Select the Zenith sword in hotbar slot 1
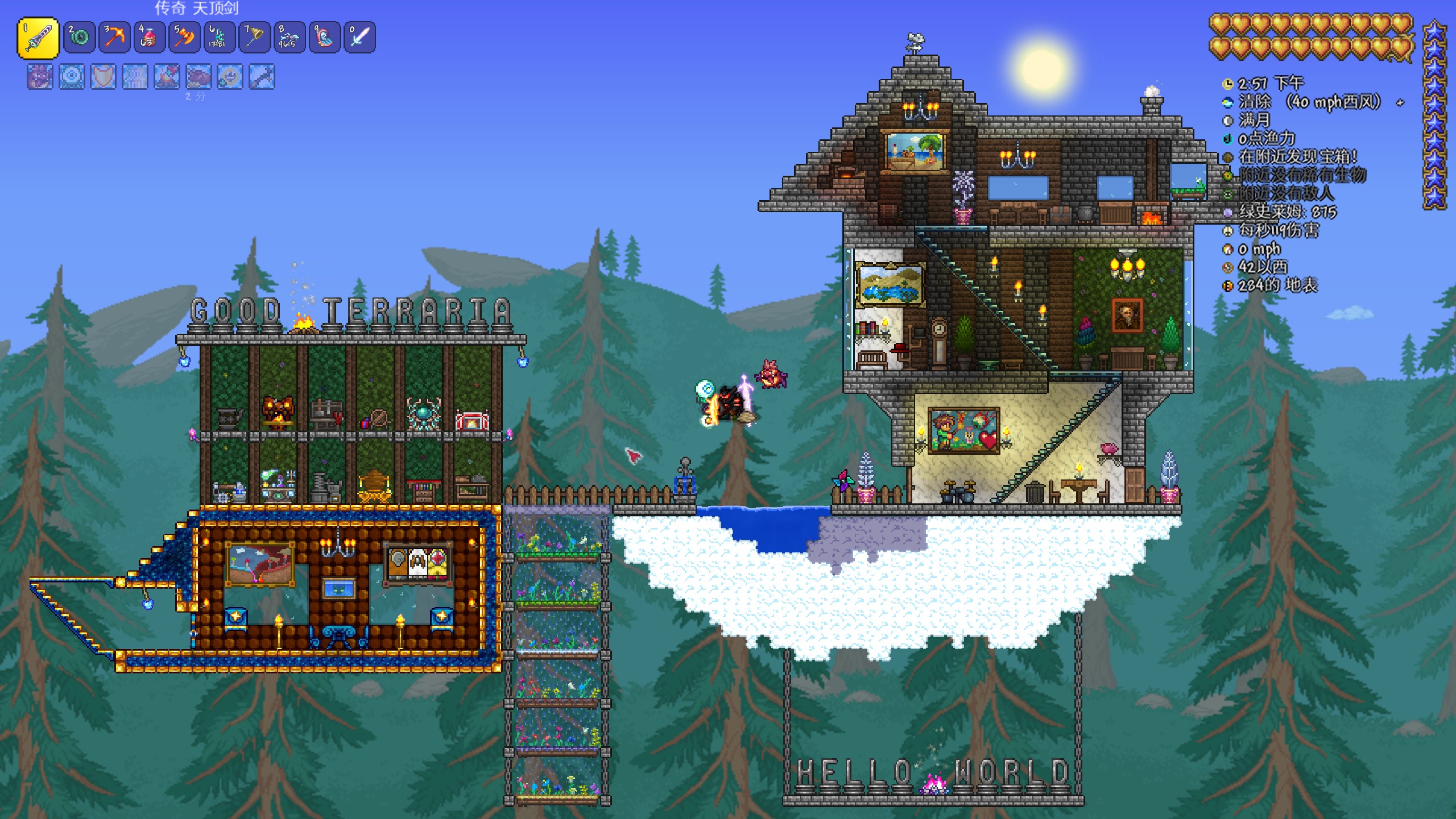This screenshot has width=1456, height=819. click(x=38, y=38)
